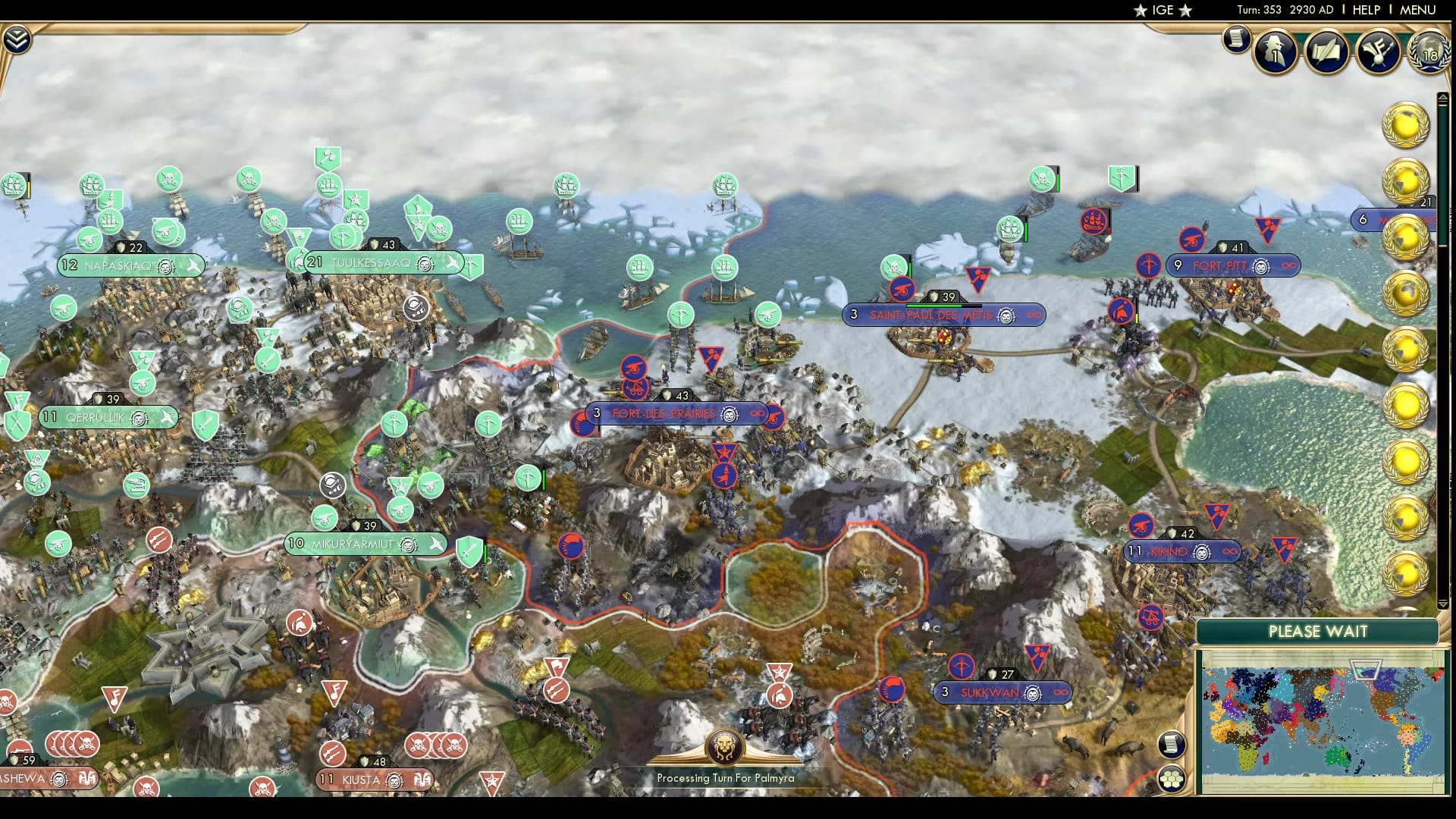Select the Sukkwan city banner
This screenshot has width=1456, height=819.
1001,691
